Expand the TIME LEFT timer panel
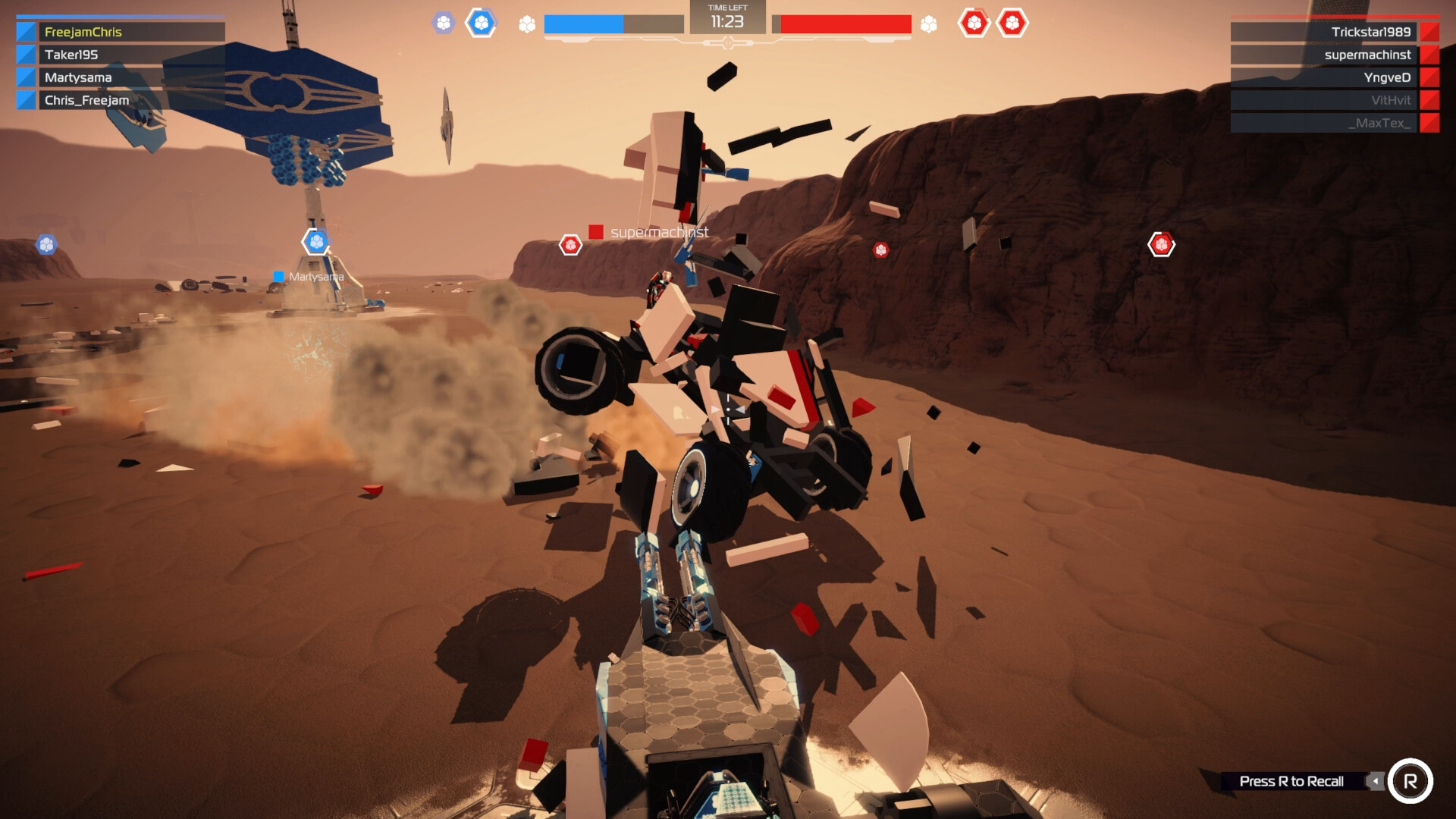 pos(729,17)
